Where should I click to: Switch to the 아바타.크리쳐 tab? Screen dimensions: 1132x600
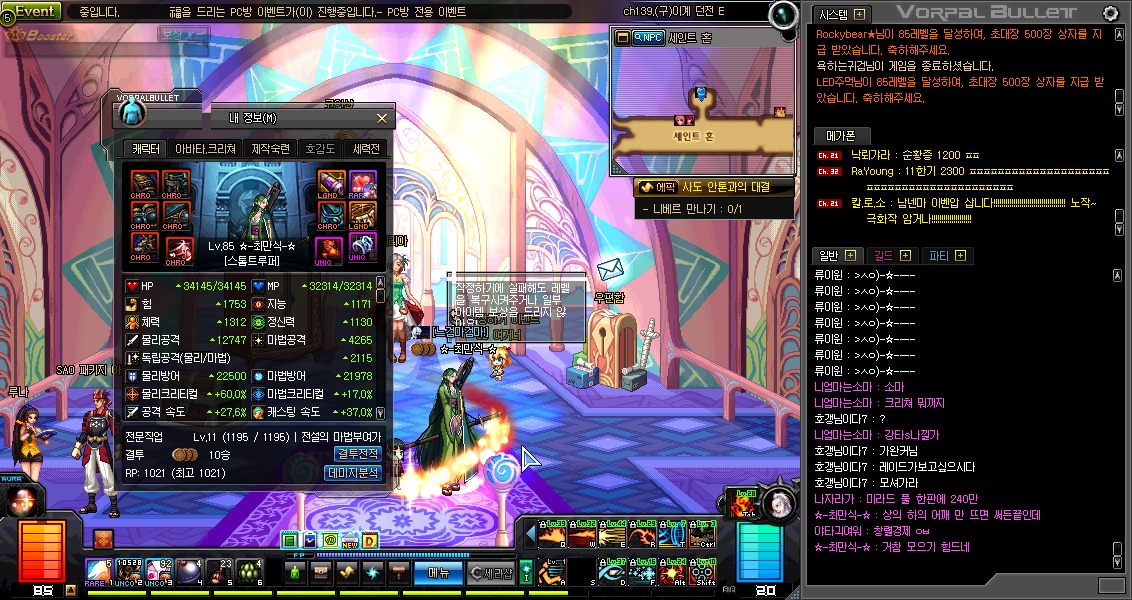(205, 149)
